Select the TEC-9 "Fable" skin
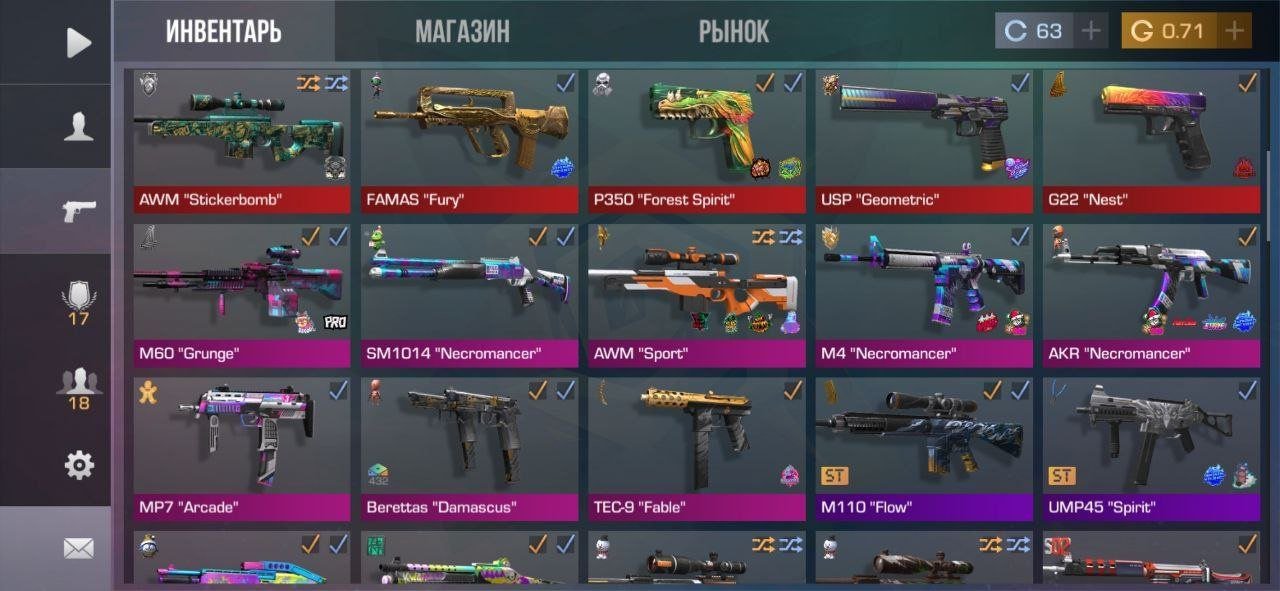Screen dimensions: 1280x591 tap(696, 448)
